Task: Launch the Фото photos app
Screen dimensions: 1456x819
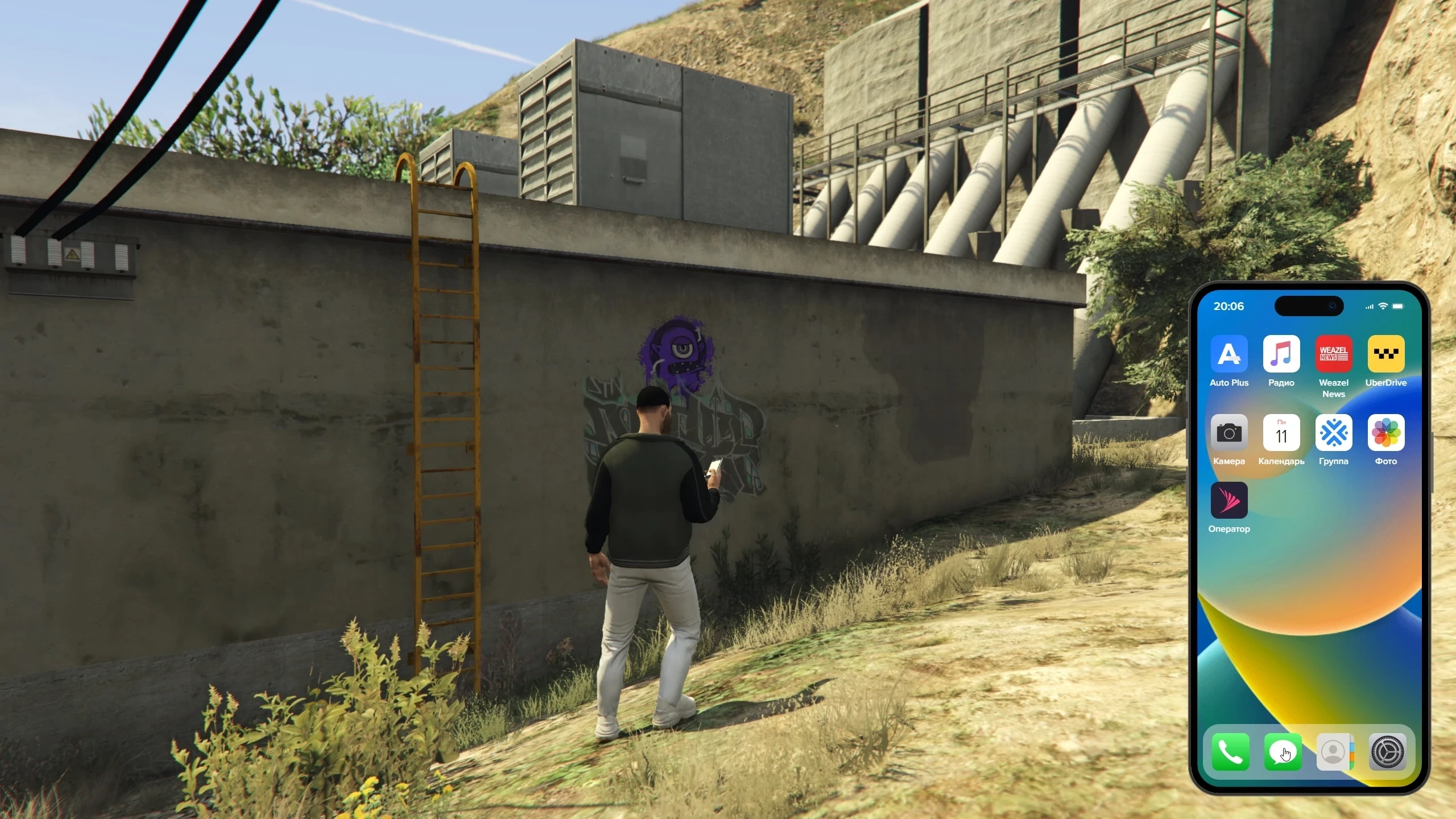Action: (x=1385, y=433)
